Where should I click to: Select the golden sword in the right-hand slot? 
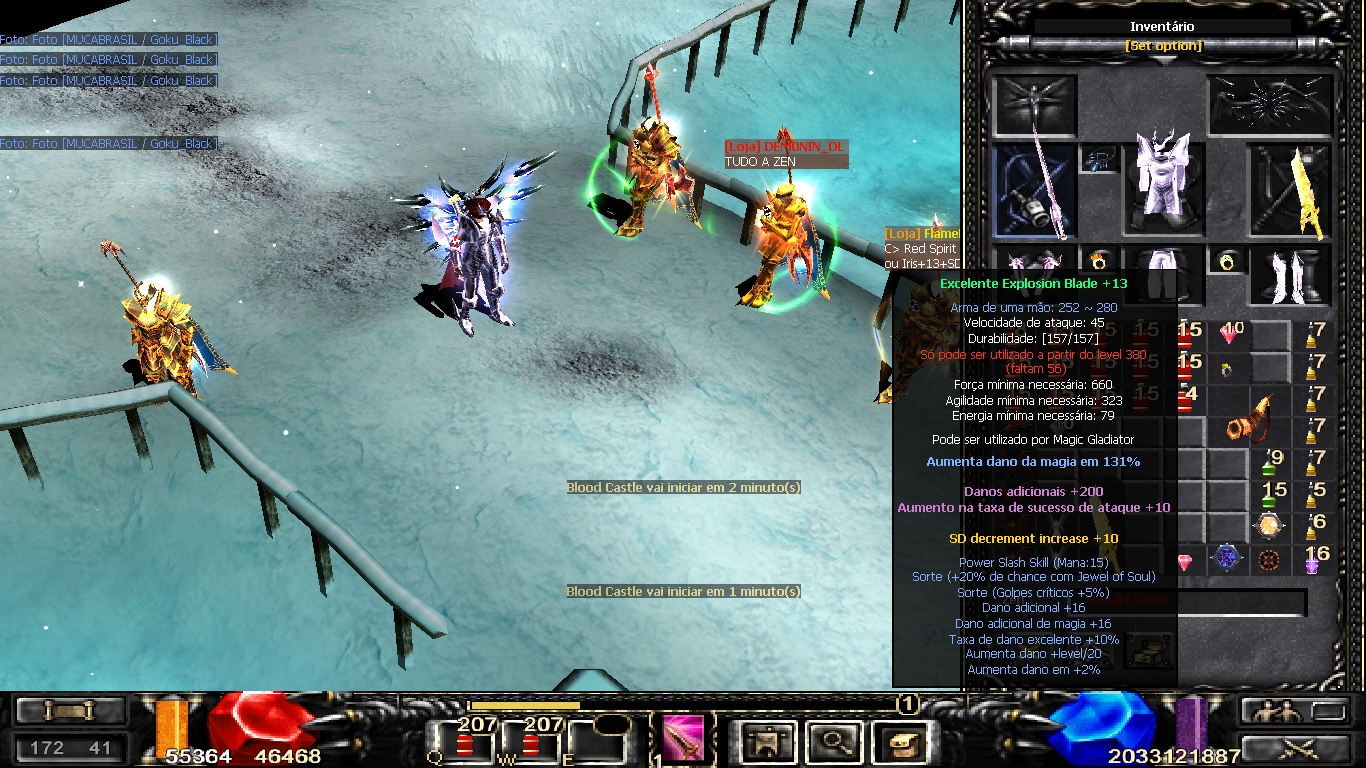point(1293,190)
